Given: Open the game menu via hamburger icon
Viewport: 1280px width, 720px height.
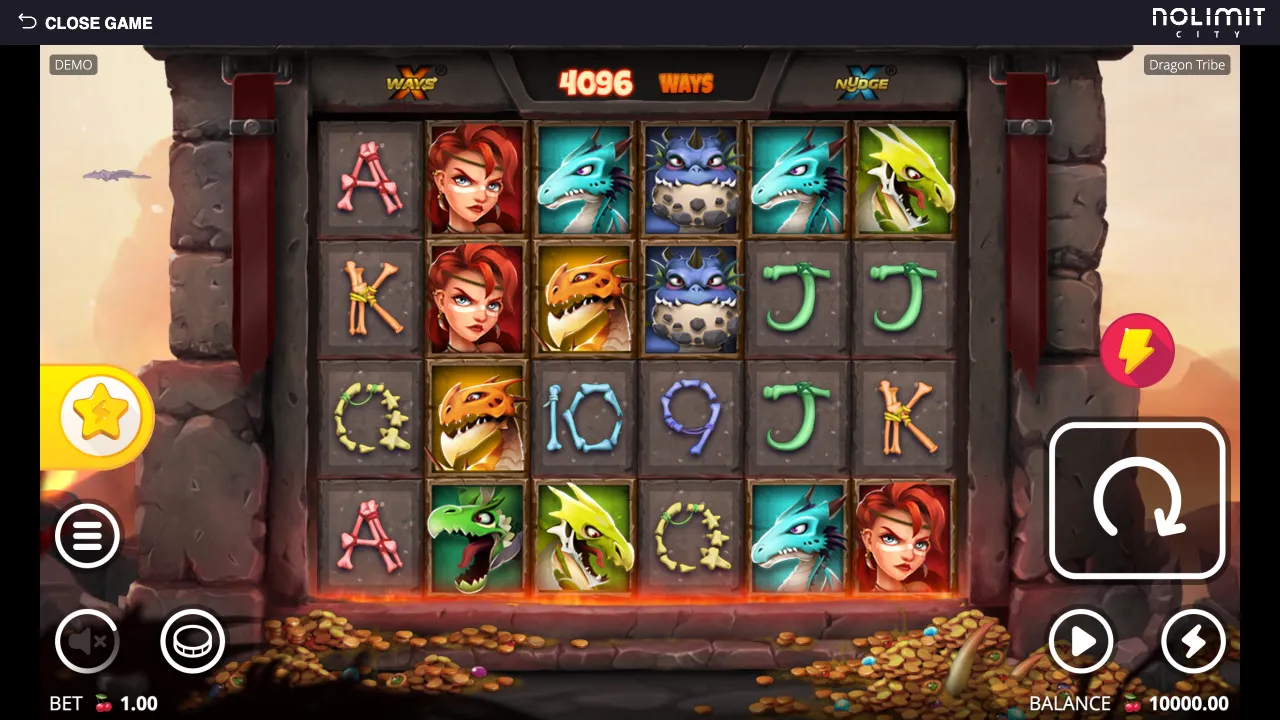Looking at the screenshot, I should coord(87,536).
